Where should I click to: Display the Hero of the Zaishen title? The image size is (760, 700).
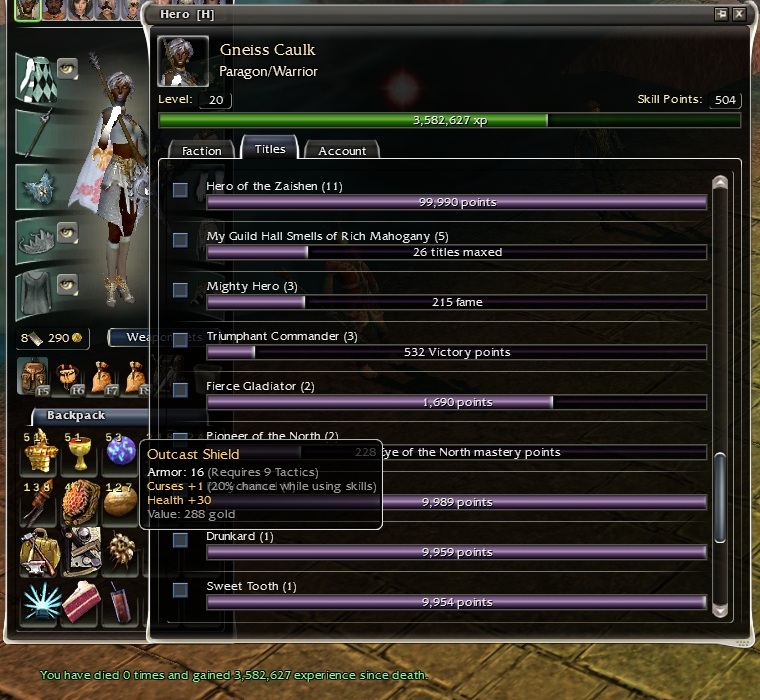point(180,190)
